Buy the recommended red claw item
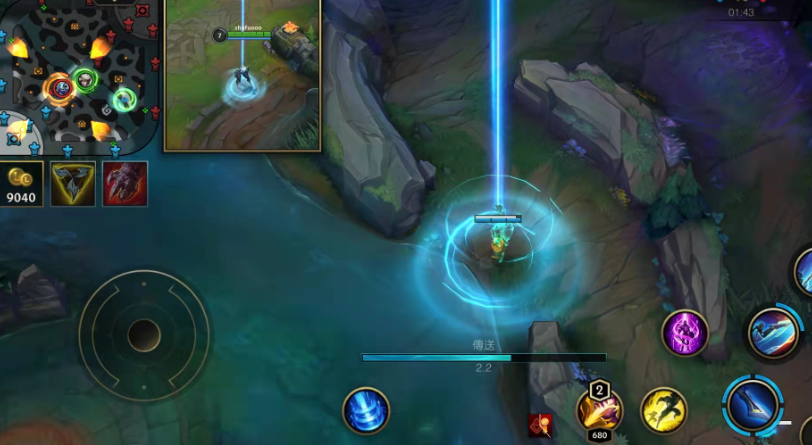This screenshot has height=445, width=812. (125, 184)
